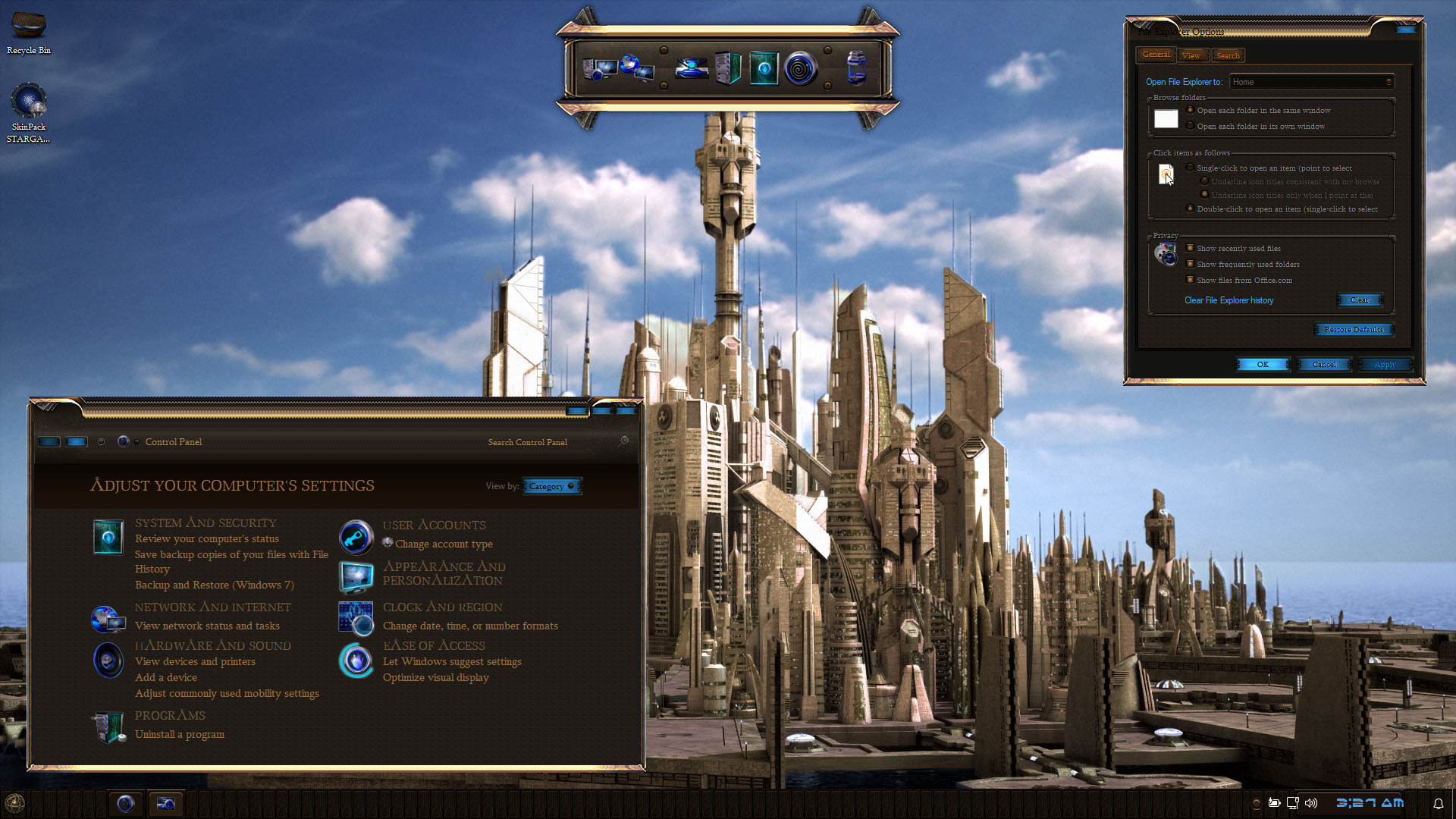
Task: Open the Search tab in options dialog
Action: tap(1228, 55)
